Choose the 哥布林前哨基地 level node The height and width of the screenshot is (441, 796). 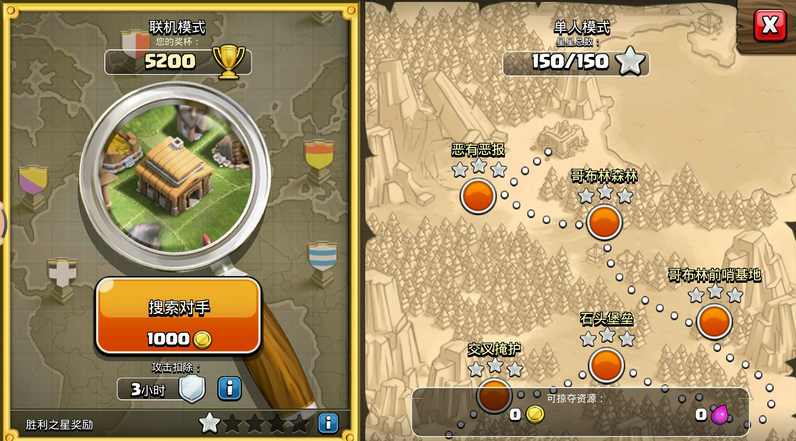[714, 321]
